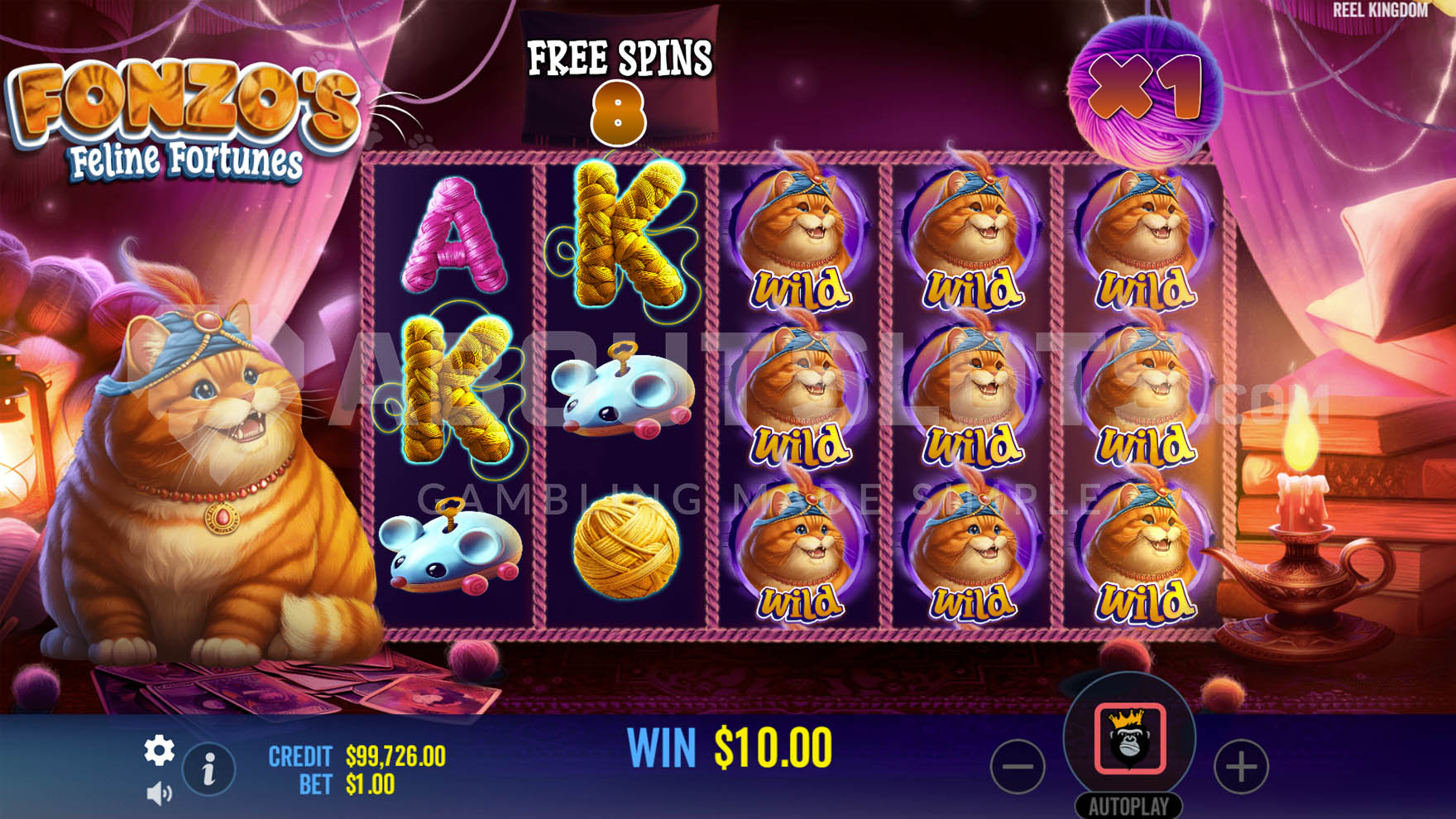Click the crowned gorilla spin button
This screenshot has height=819, width=1456.
click(x=1130, y=739)
